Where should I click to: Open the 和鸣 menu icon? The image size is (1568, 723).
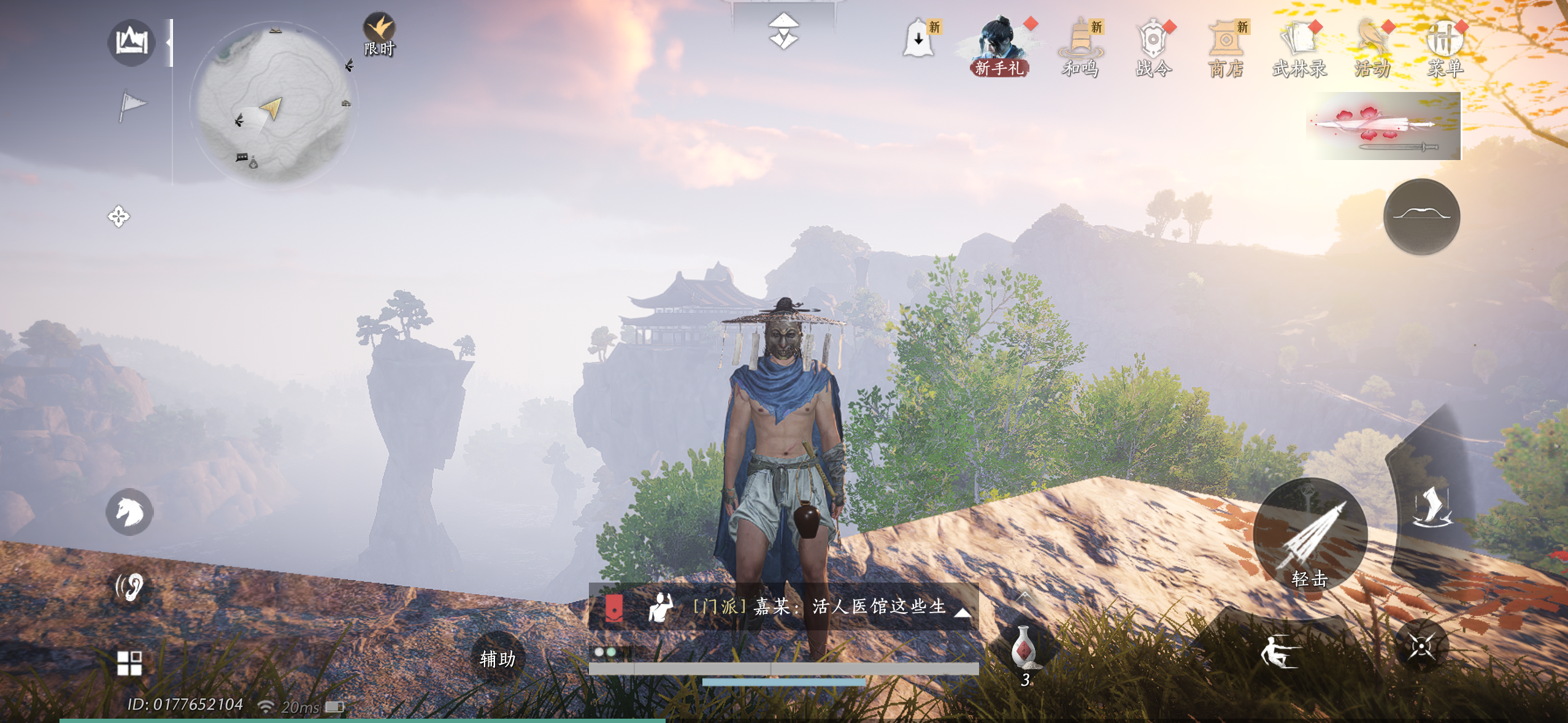(1081, 47)
